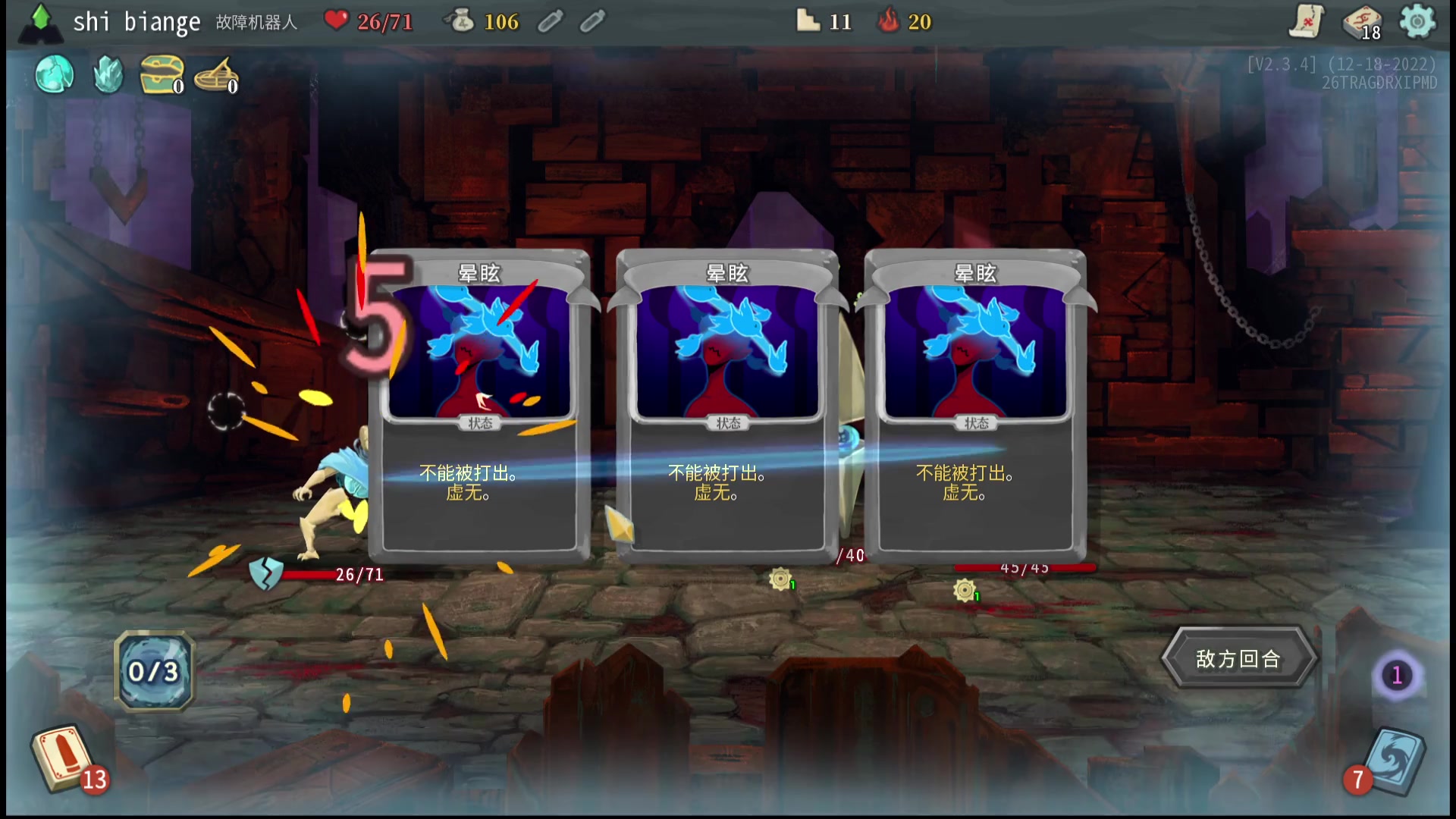The width and height of the screenshot is (1456, 819).
Task: View the full deck of 18 cards
Action: click(1360, 23)
